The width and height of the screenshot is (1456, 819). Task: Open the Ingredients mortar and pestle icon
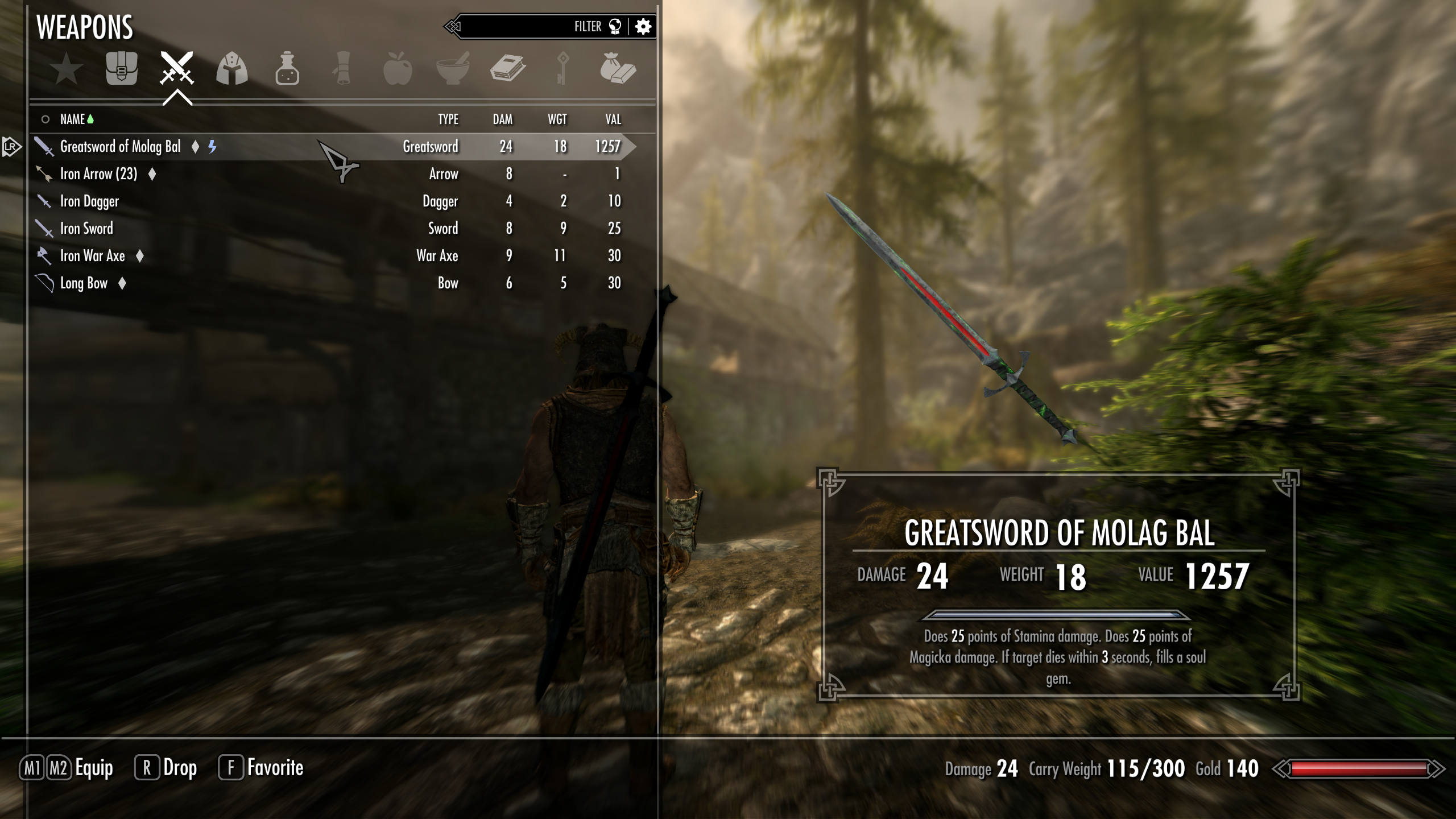(x=452, y=68)
